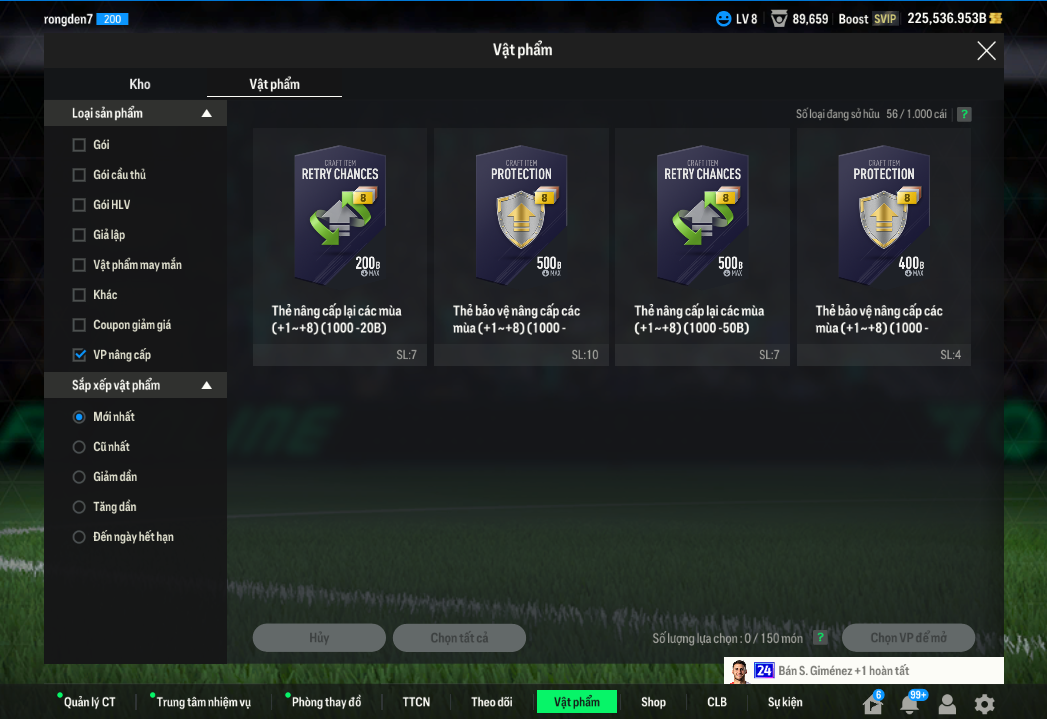Close the Vật phẩm window
1047x719 pixels.
(986, 51)
